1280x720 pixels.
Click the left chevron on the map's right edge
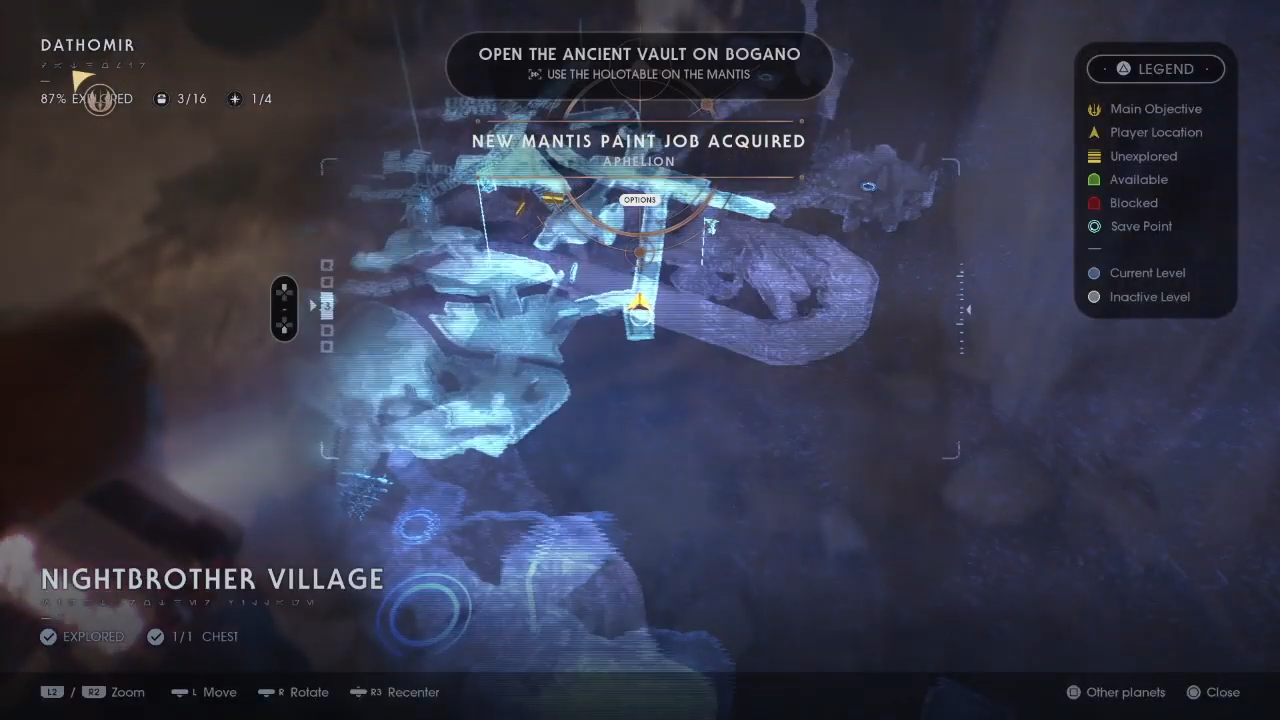click(x=967, y=310)
